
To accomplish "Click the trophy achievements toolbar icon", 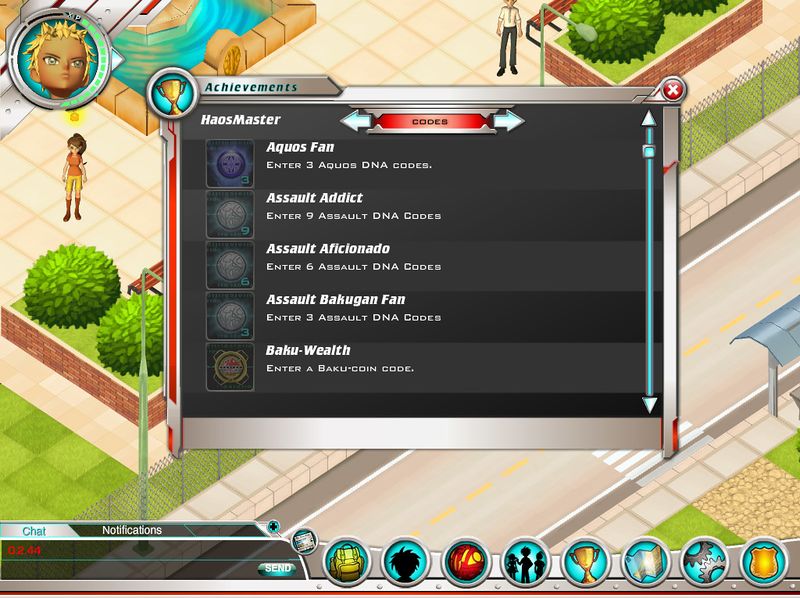I will (583, 565).
